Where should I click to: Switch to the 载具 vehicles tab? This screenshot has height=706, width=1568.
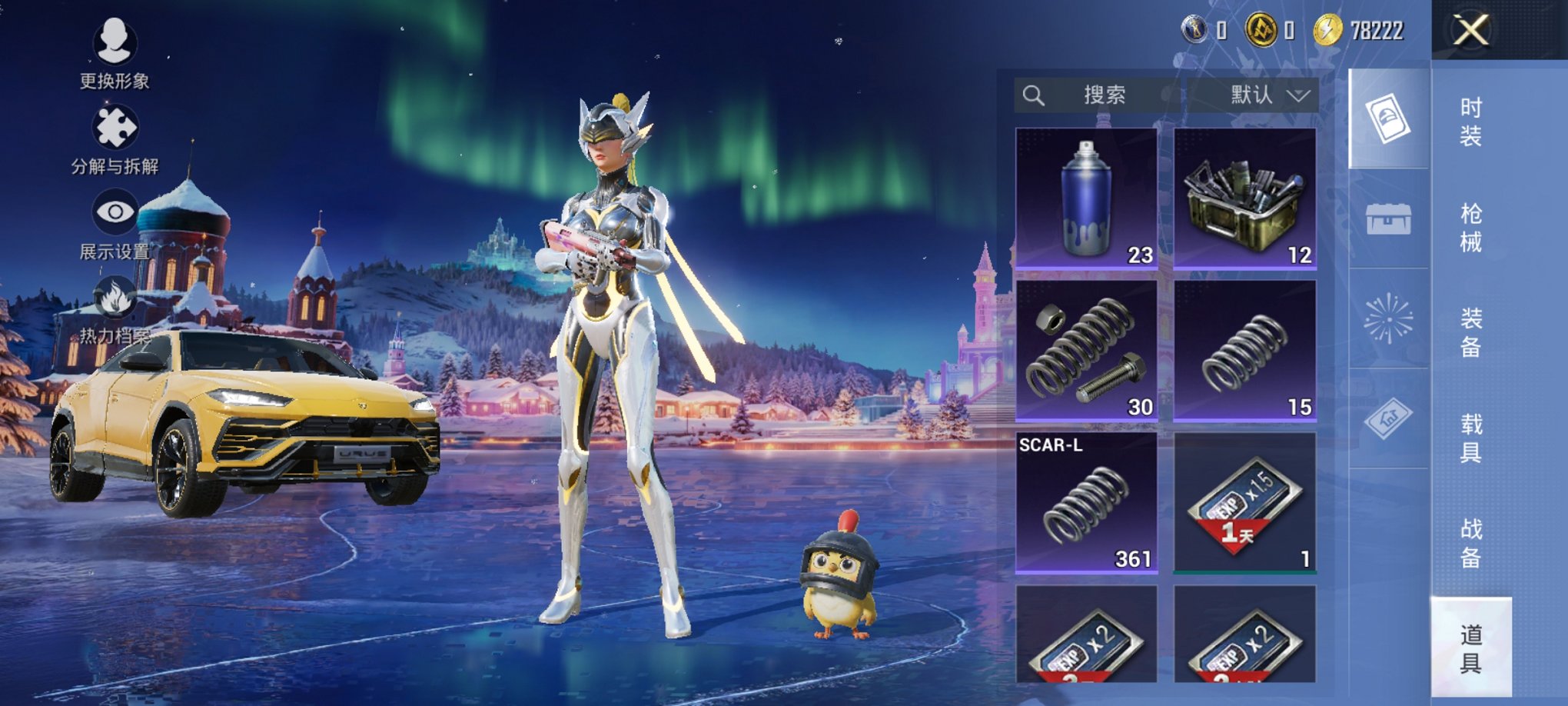pos(1470,438)
